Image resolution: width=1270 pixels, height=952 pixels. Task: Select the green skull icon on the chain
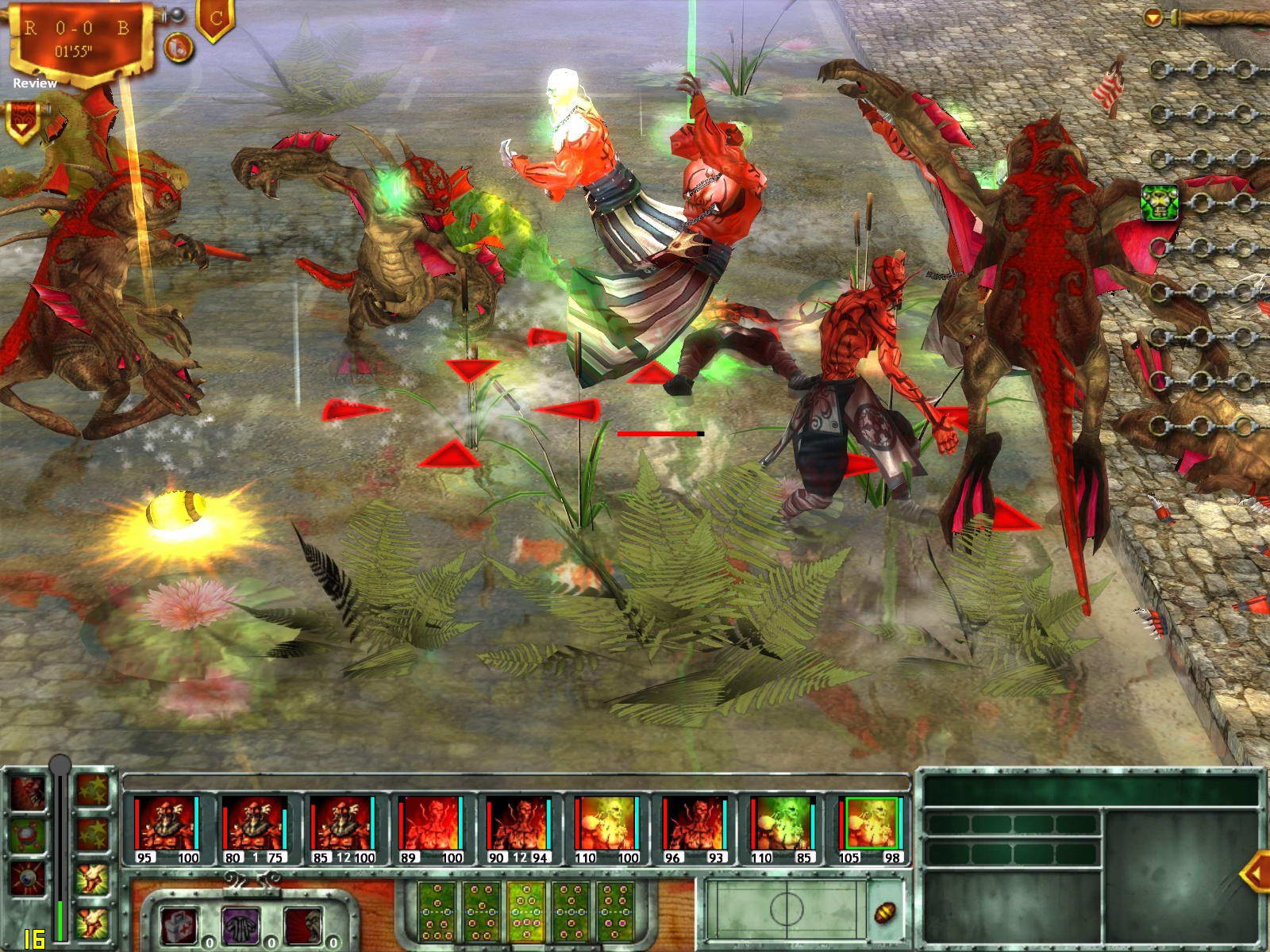(1159, 202)
